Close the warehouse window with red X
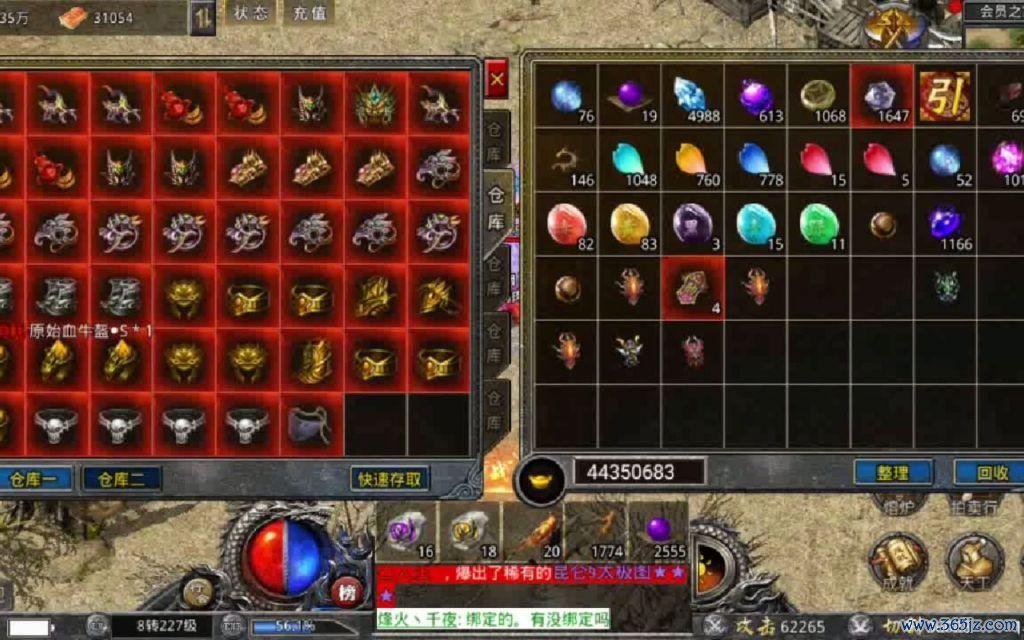Image resolution: width=1024 pixels, height=640 pixels. 496,76
